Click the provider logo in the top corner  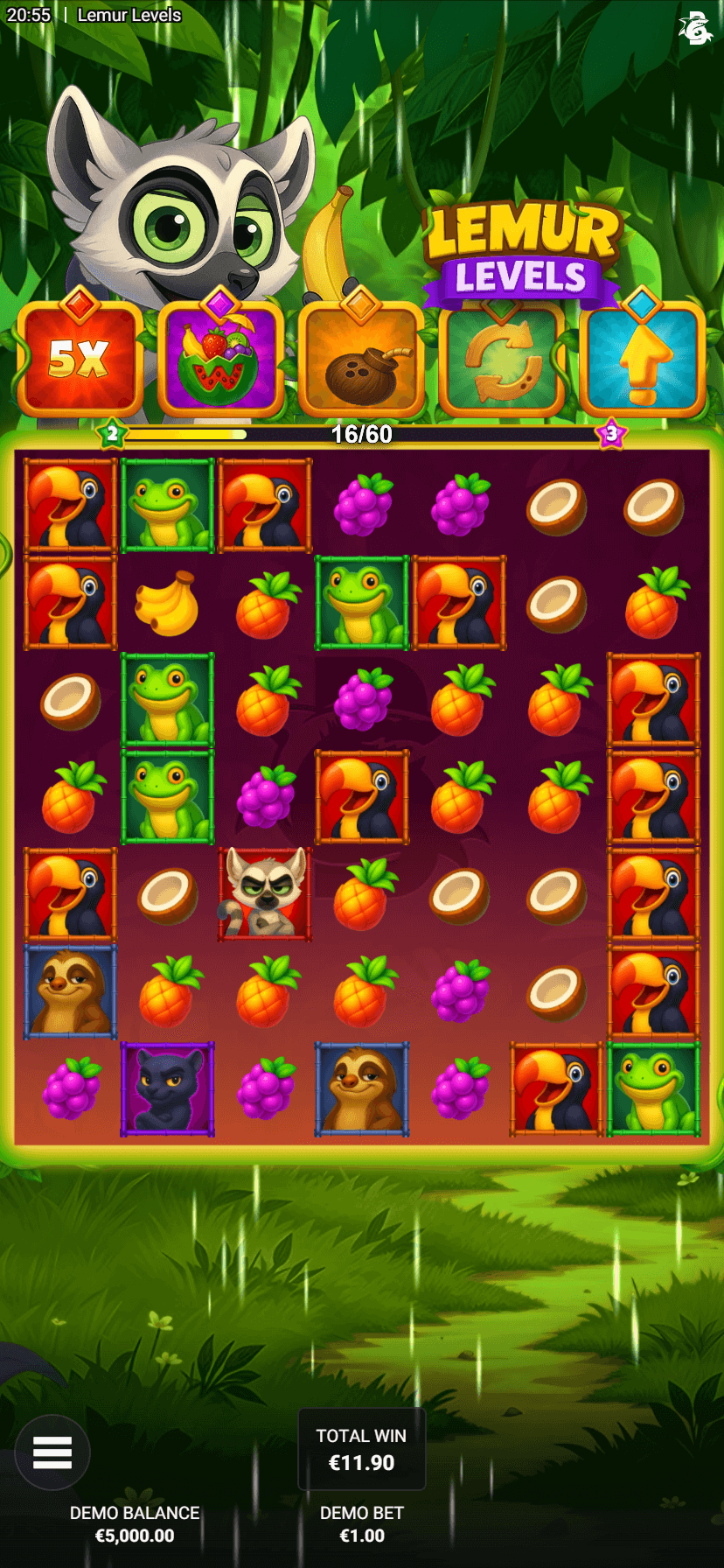point(695,28)
